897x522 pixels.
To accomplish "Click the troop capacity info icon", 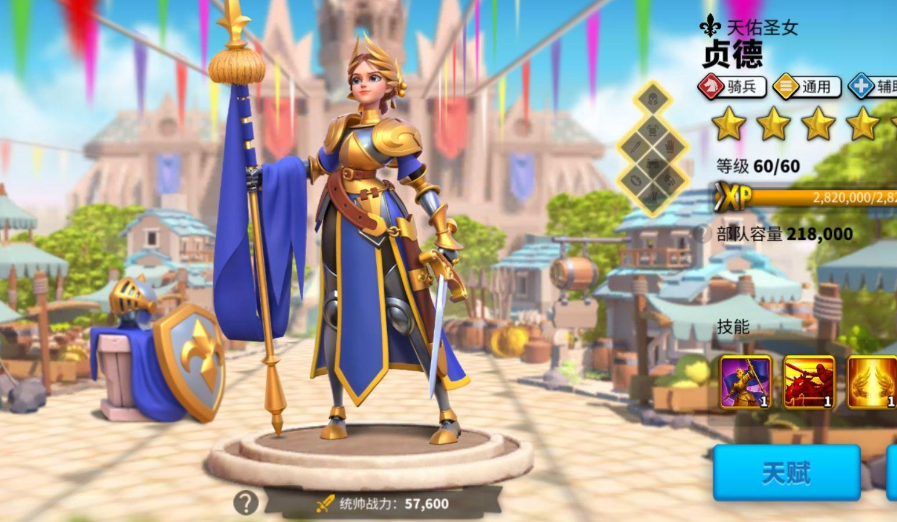I will (x=702, y=233).
